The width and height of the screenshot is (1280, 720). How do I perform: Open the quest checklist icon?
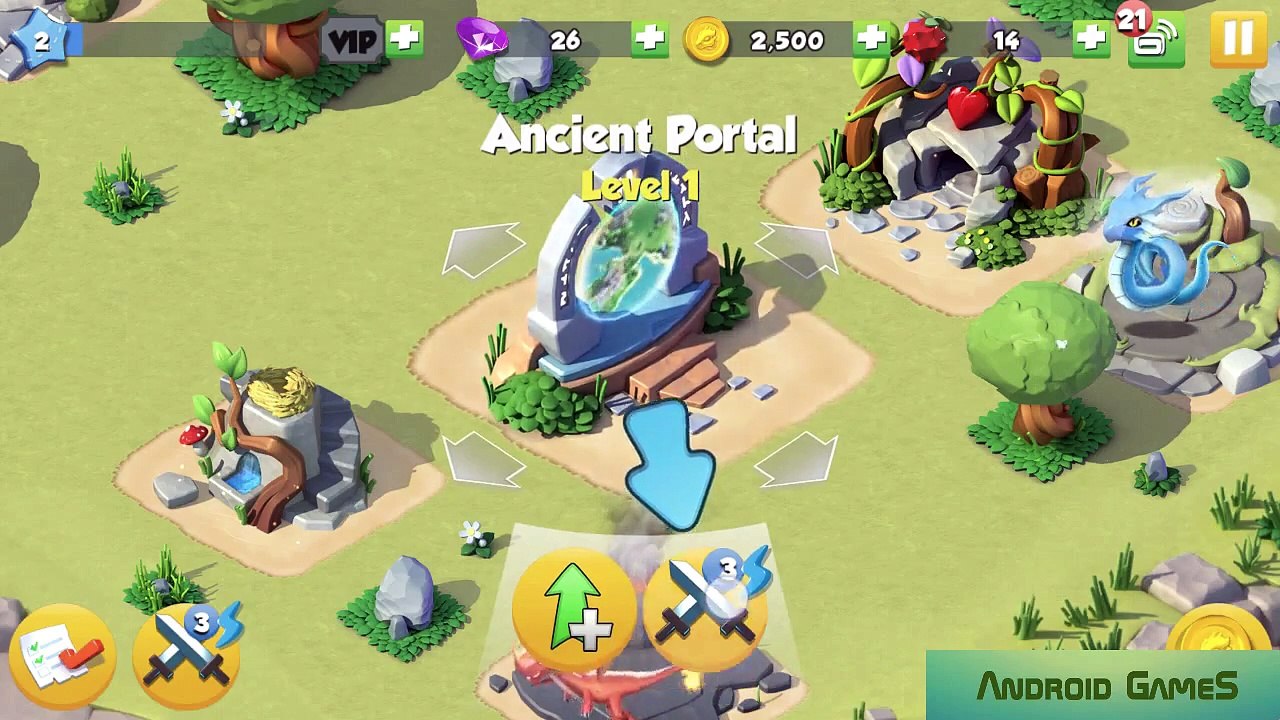tap(62, 655)
